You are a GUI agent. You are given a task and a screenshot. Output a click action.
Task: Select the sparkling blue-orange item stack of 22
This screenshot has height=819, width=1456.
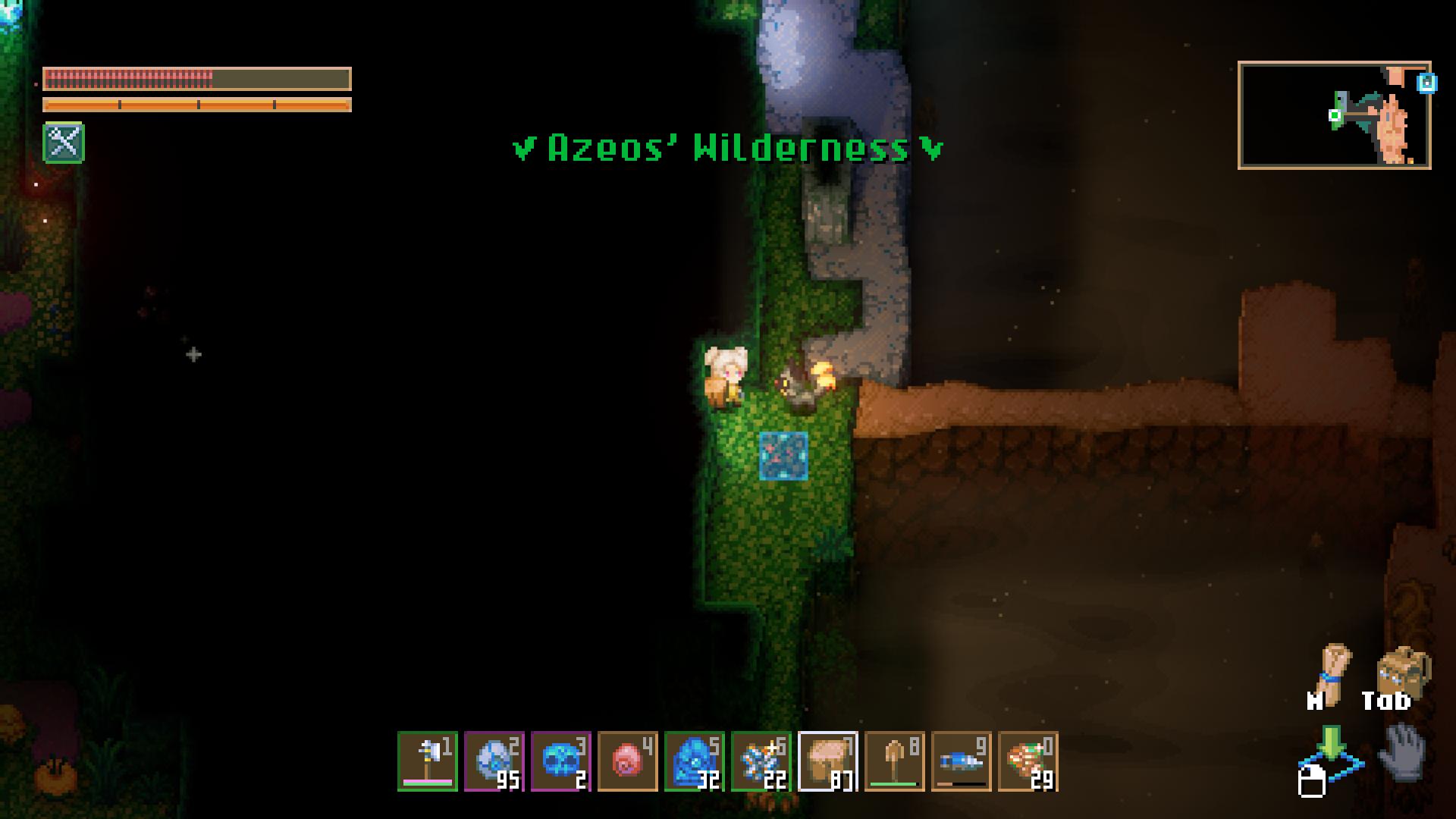click(x=761, y=761)
